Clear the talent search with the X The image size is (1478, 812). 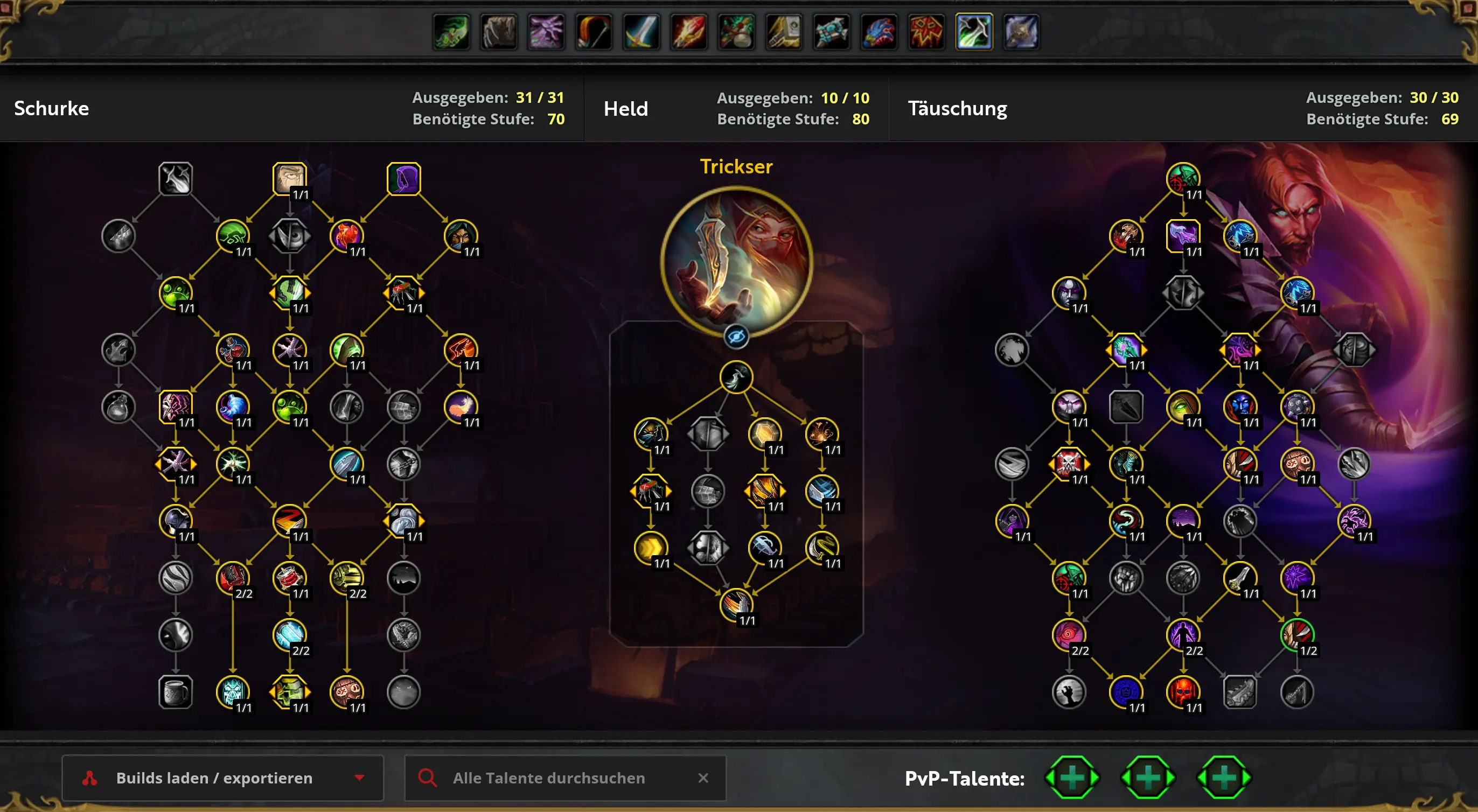[703, 778]
